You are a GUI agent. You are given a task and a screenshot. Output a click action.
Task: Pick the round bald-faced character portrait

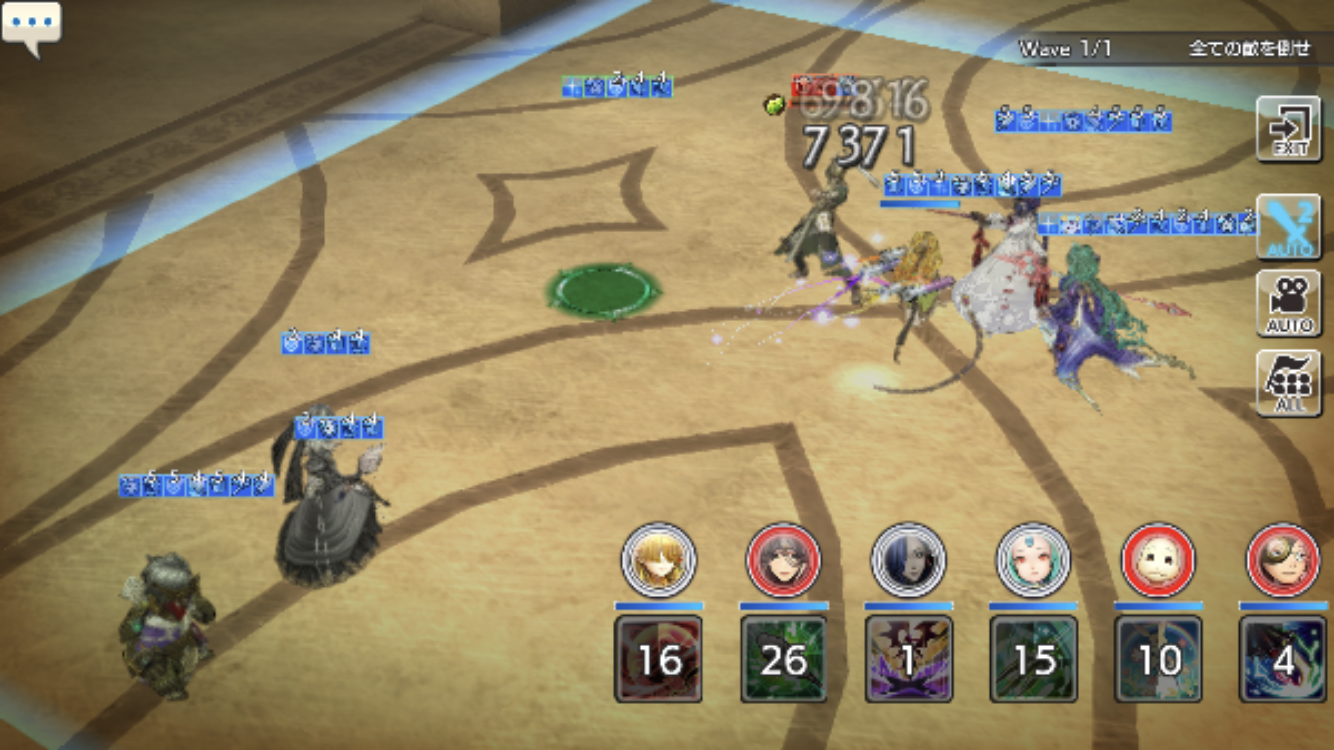pyautogui.click(x=1158, y=560)
